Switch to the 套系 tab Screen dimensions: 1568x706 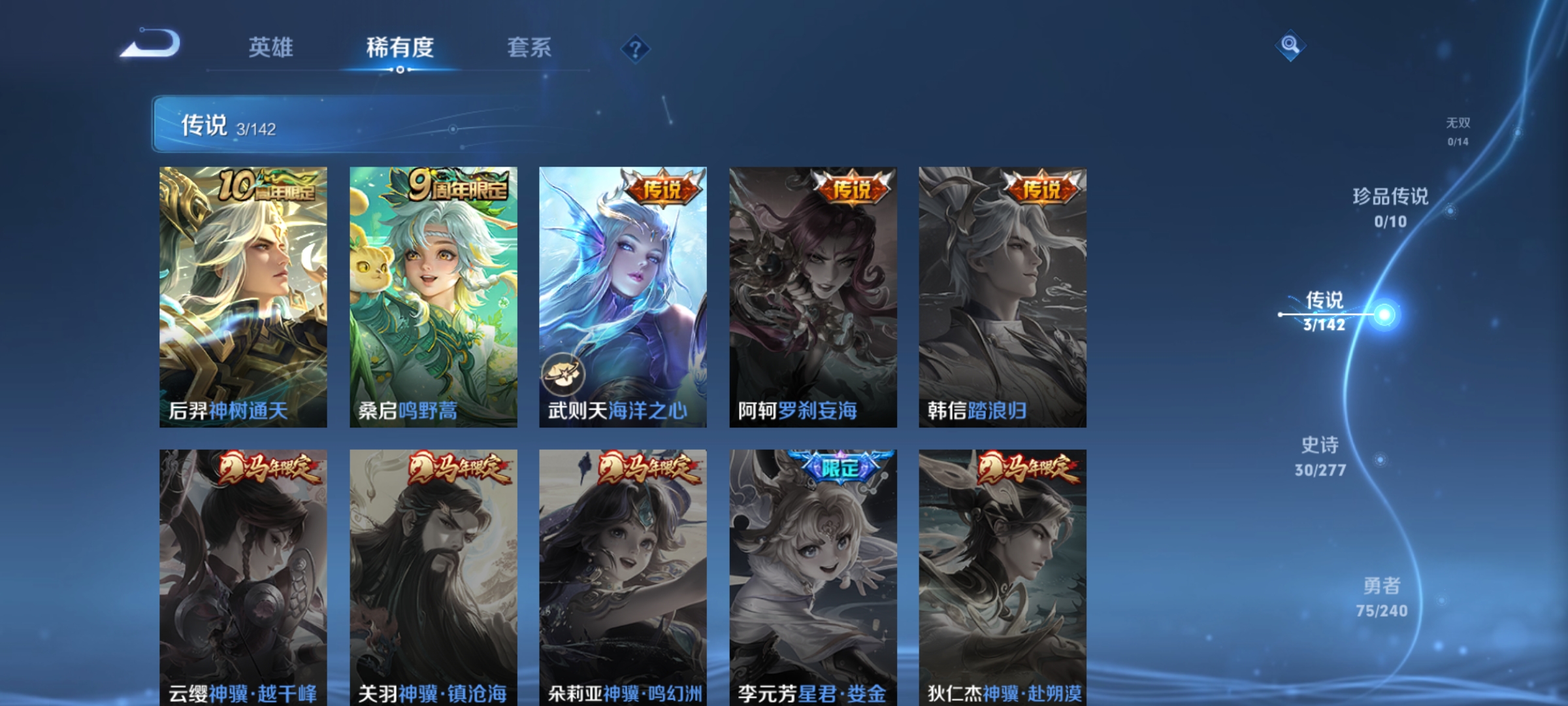coord(530,47)
